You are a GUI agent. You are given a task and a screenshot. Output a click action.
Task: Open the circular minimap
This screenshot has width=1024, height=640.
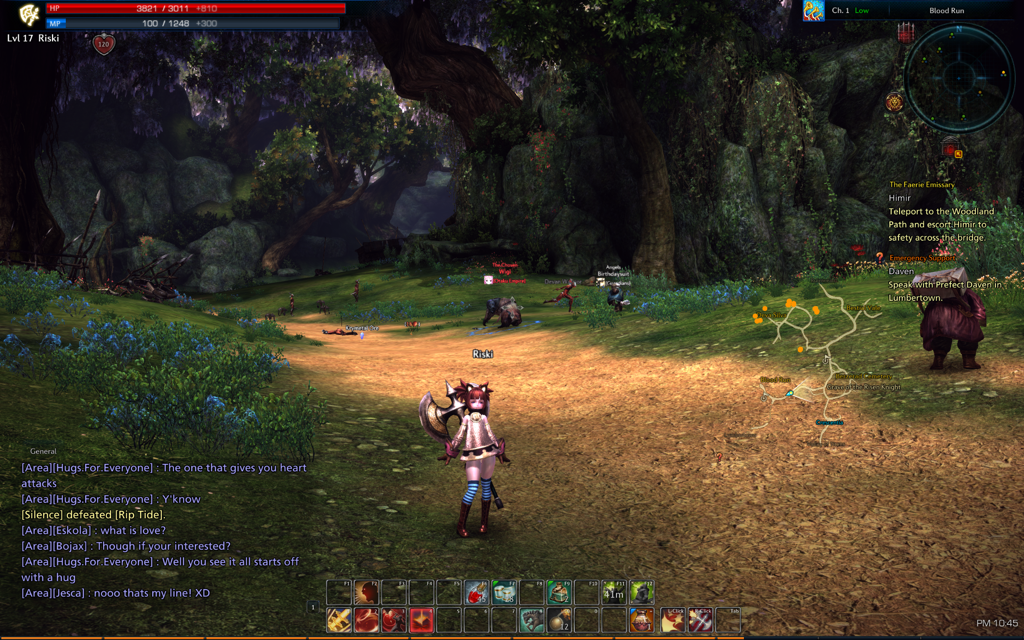point(959,77)
